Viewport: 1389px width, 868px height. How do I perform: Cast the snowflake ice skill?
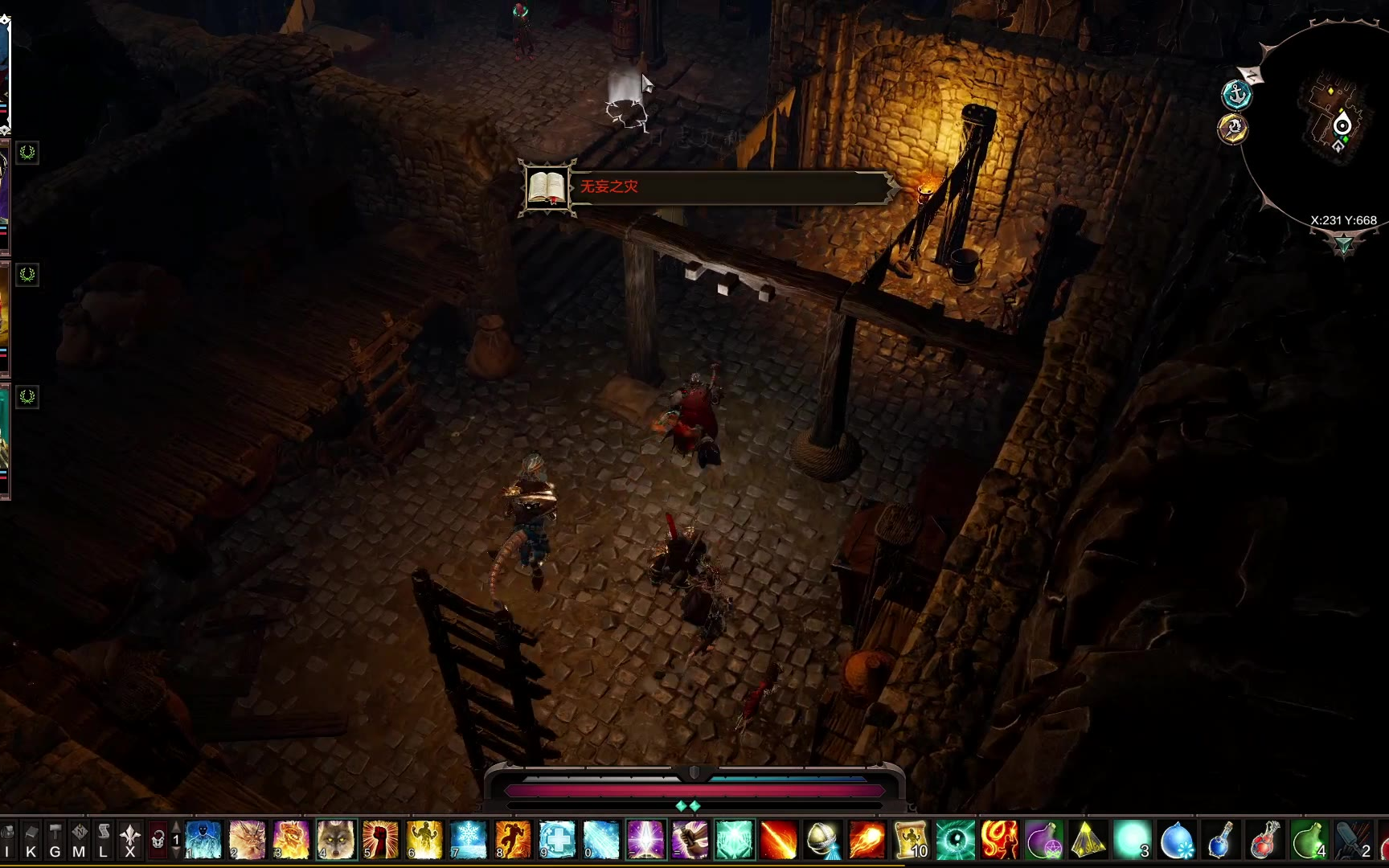(x=469, y=840)
